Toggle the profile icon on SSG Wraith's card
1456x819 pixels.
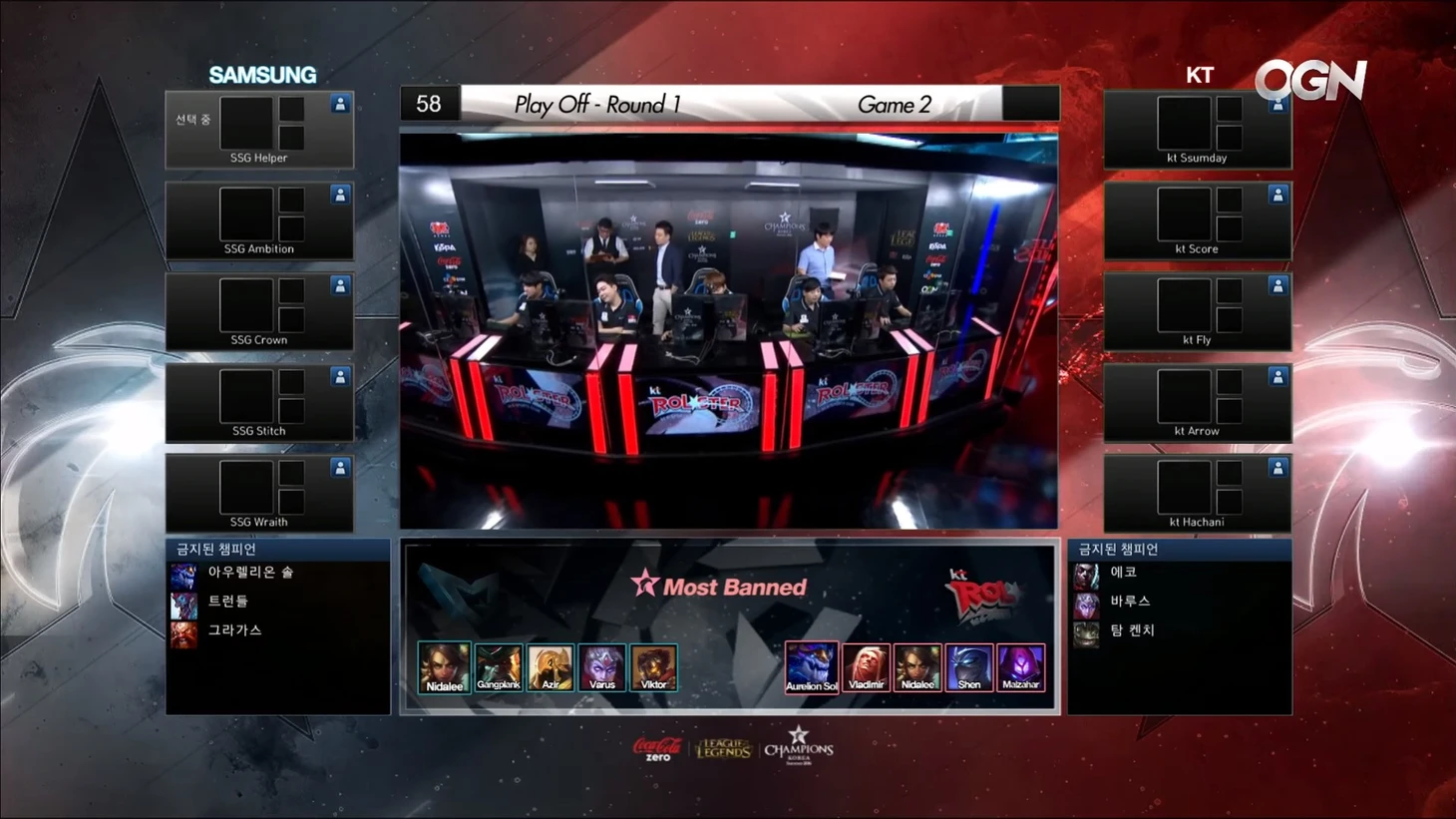tap(340, 466)
